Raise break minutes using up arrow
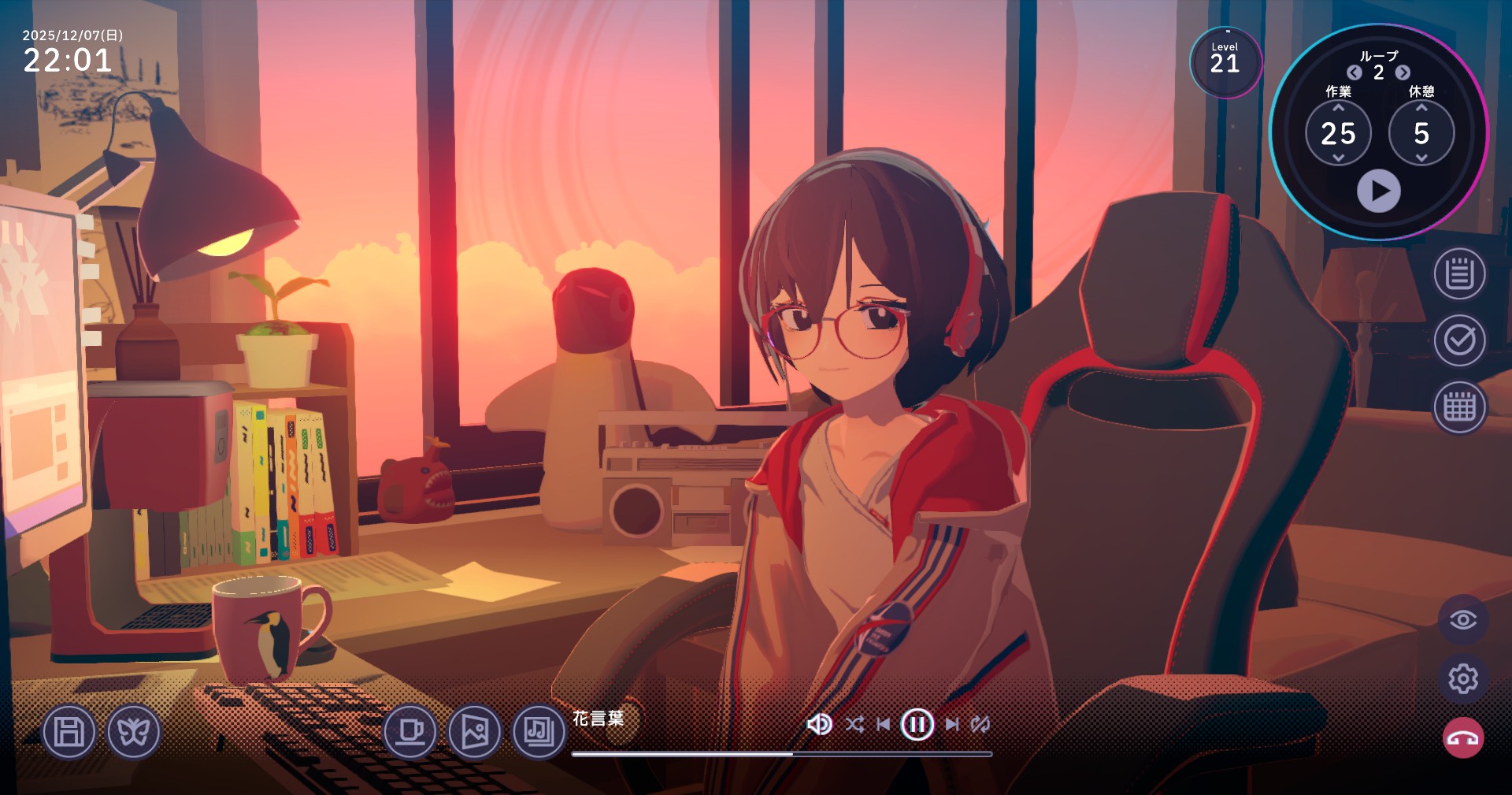 tap(1421, 108)
